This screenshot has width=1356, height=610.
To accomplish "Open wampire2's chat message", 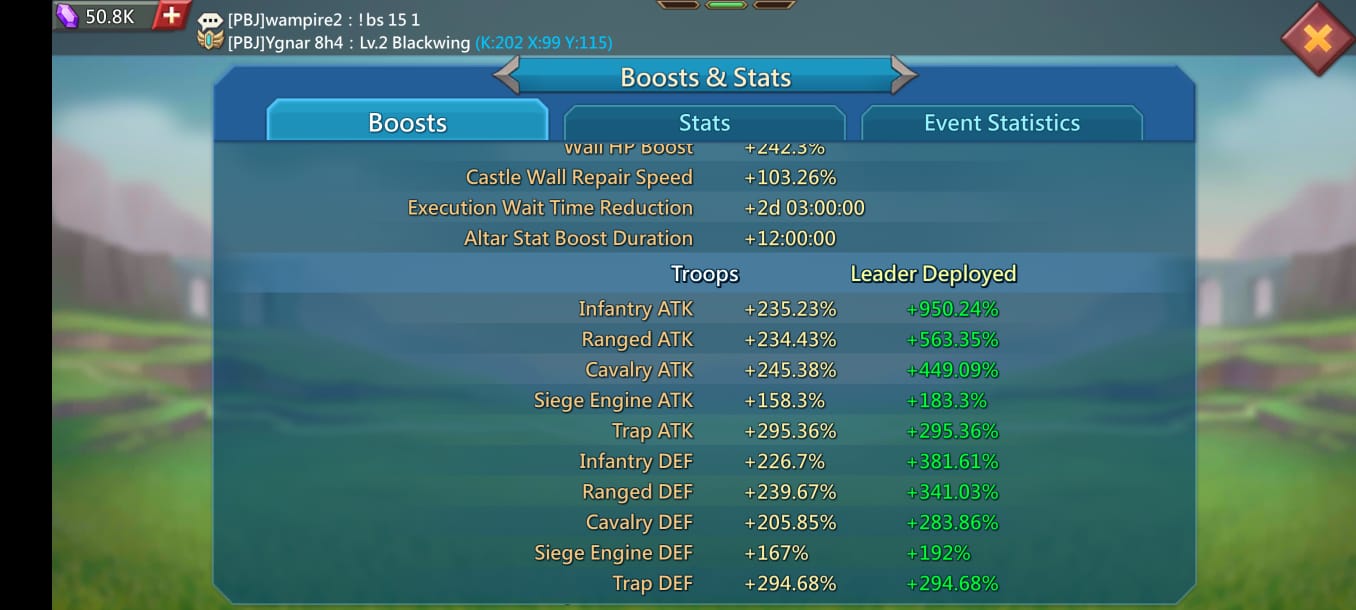I will [x=324, y=20].
